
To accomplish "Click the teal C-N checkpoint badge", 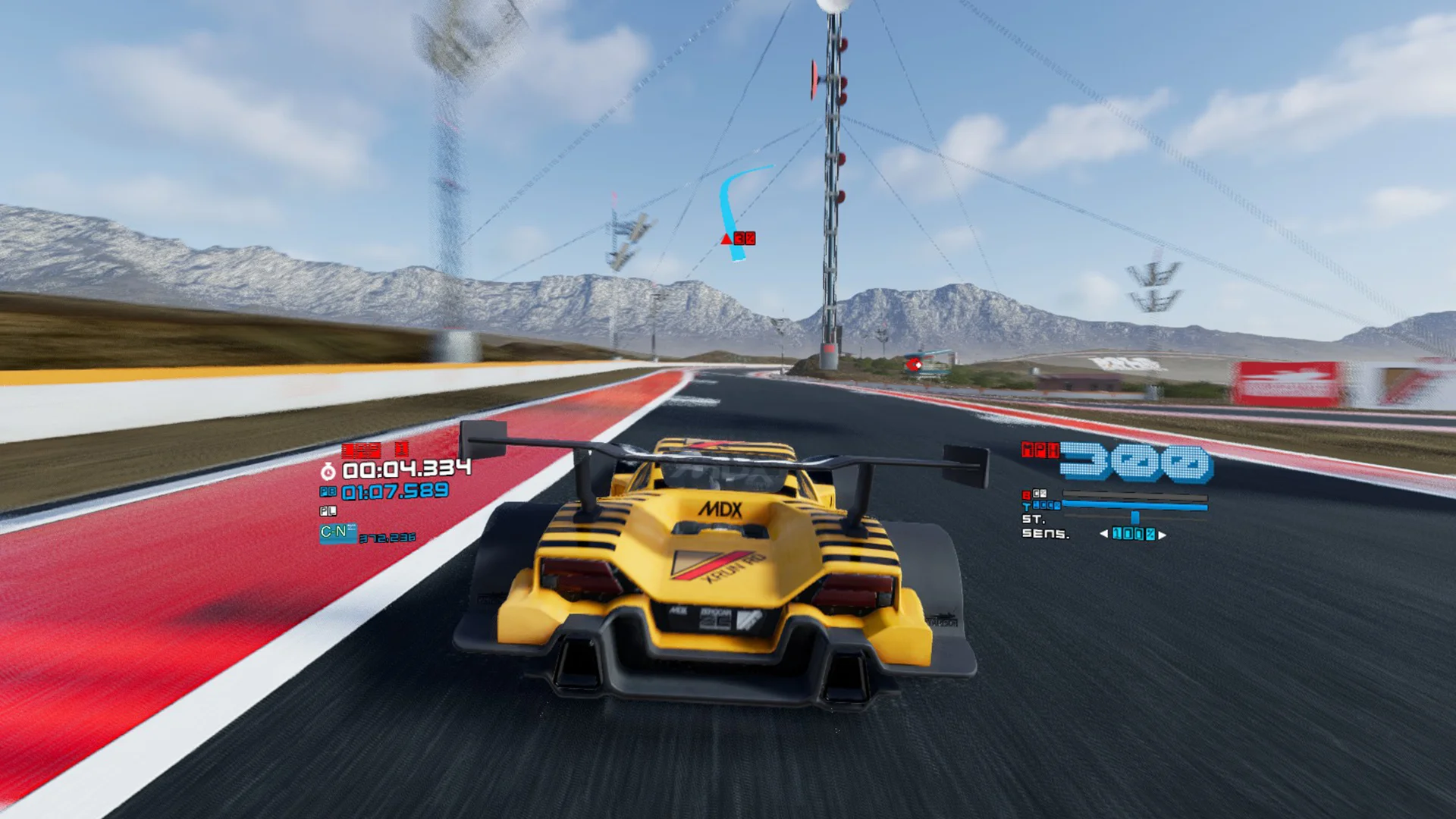I will click(339, 533).
